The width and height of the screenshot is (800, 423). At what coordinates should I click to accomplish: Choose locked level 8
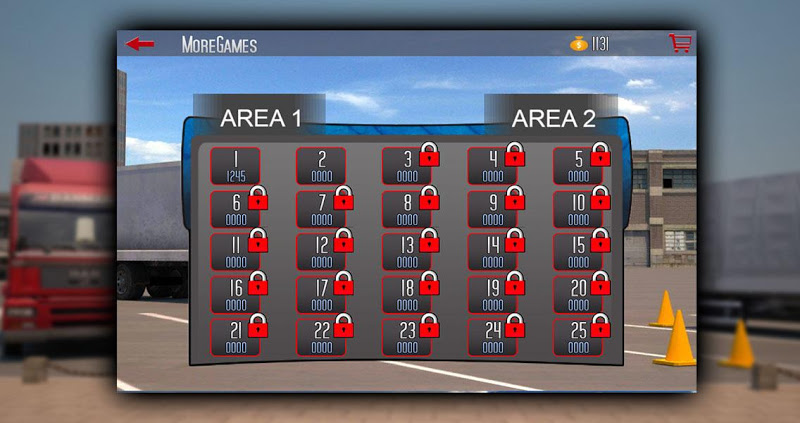tap(407, 209)
